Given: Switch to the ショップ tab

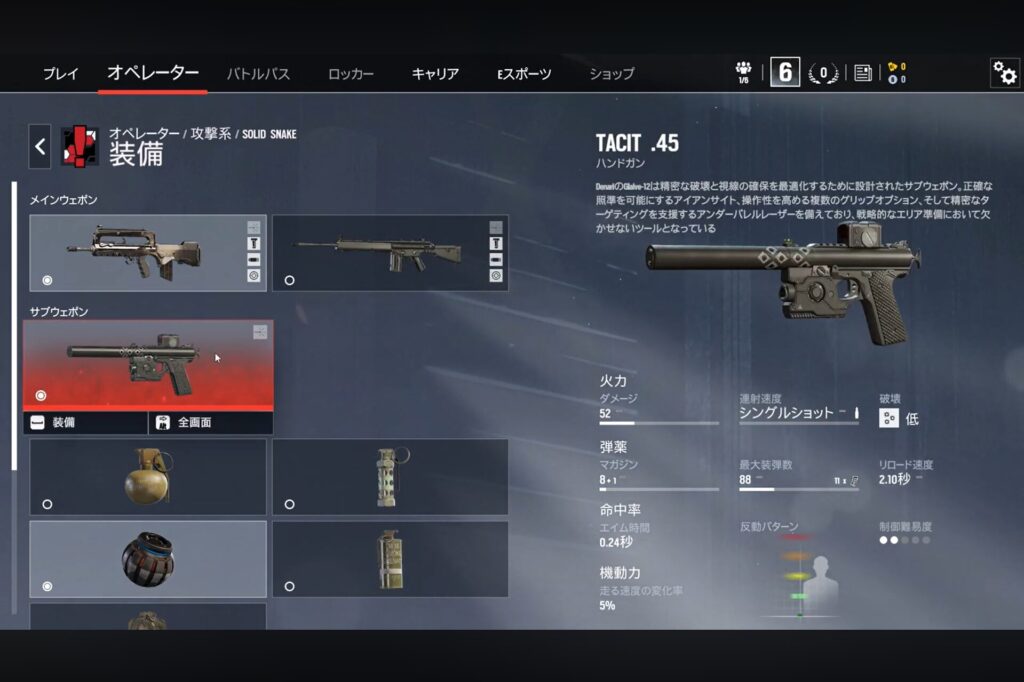Looking at the screenshot, I should (611, 74).
